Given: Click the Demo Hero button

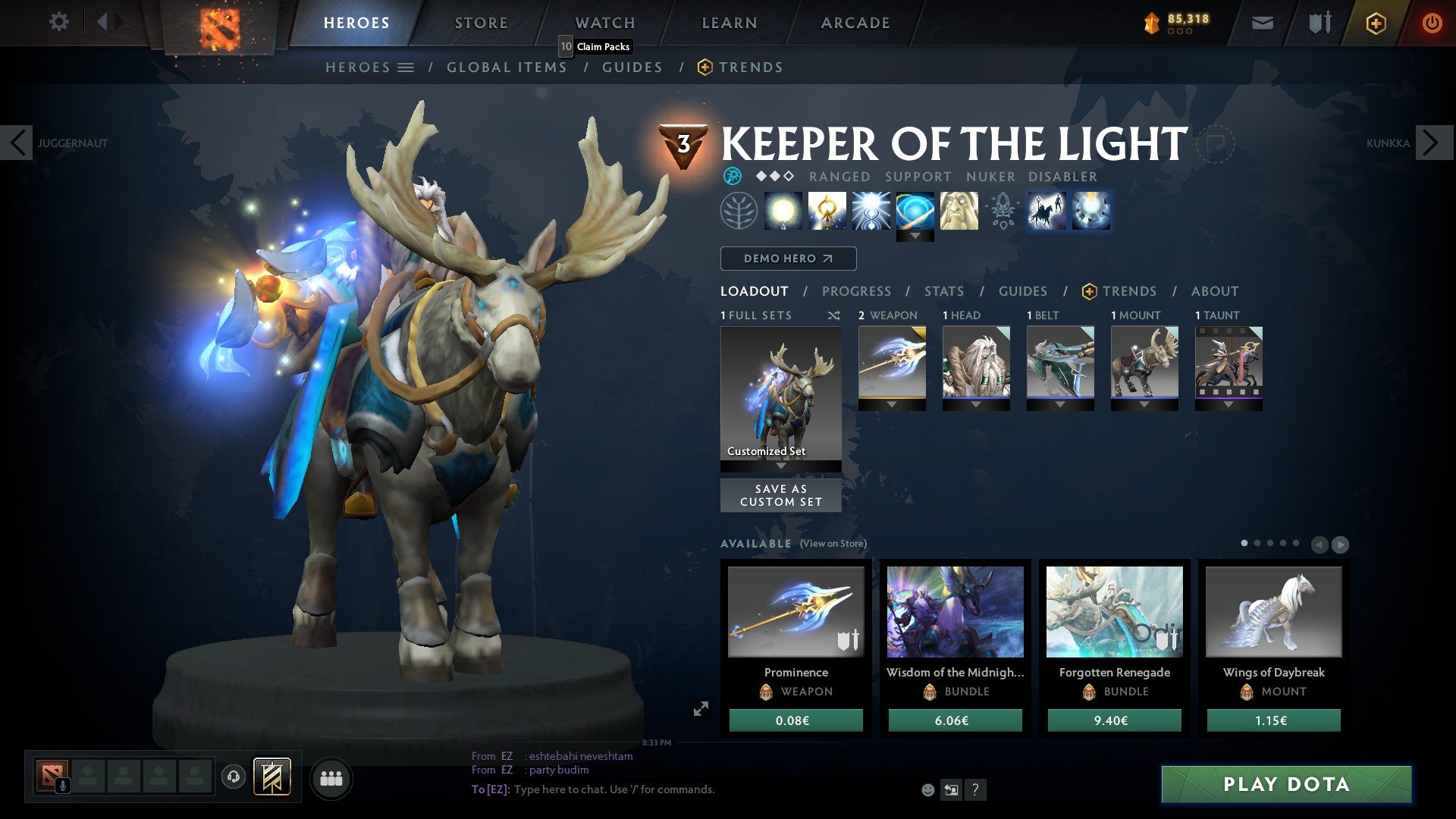Looking at the screenshot, I should [x=787, y=258].
